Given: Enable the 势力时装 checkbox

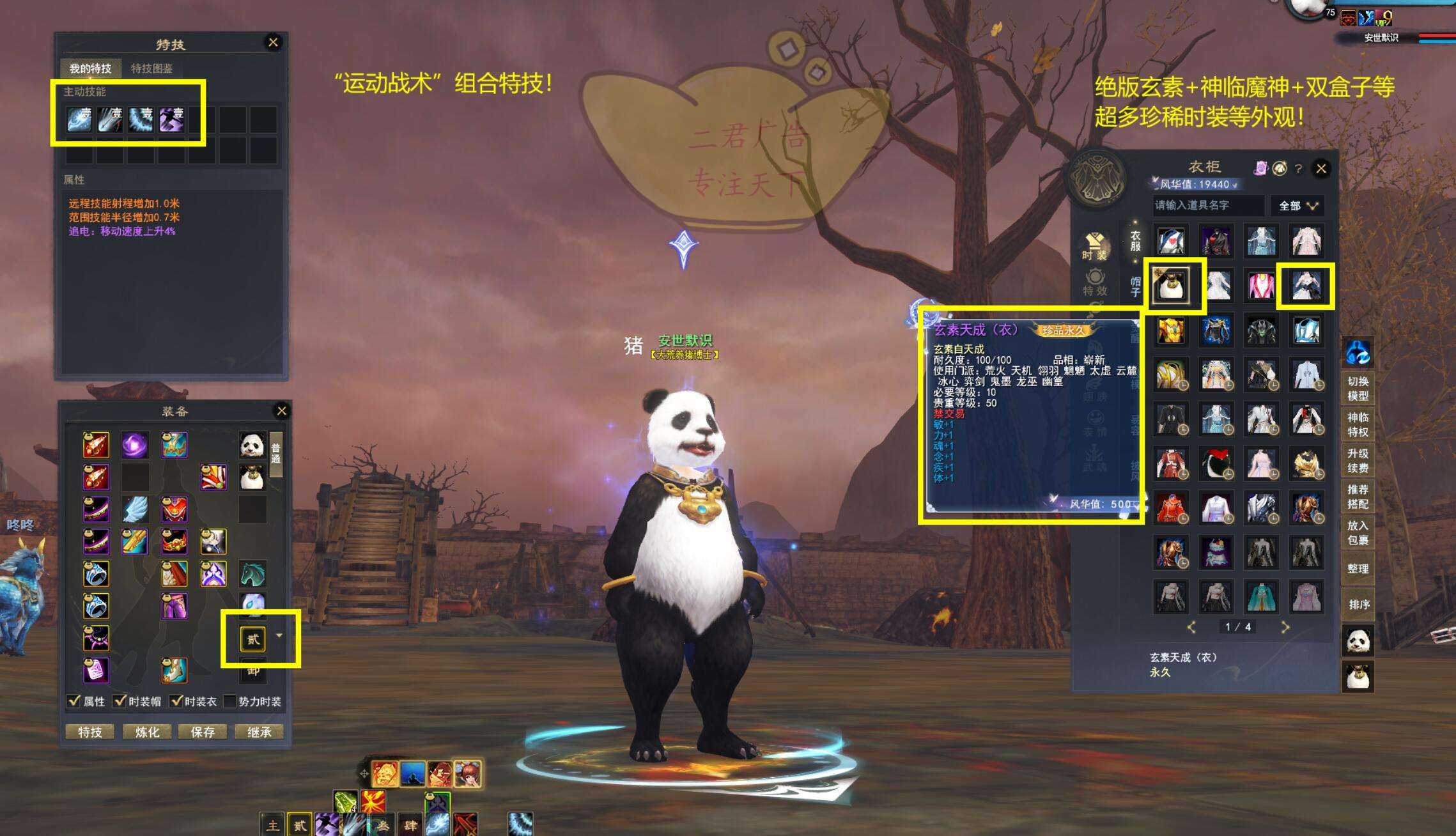Looking at the screenshot, I should [230, 701].
